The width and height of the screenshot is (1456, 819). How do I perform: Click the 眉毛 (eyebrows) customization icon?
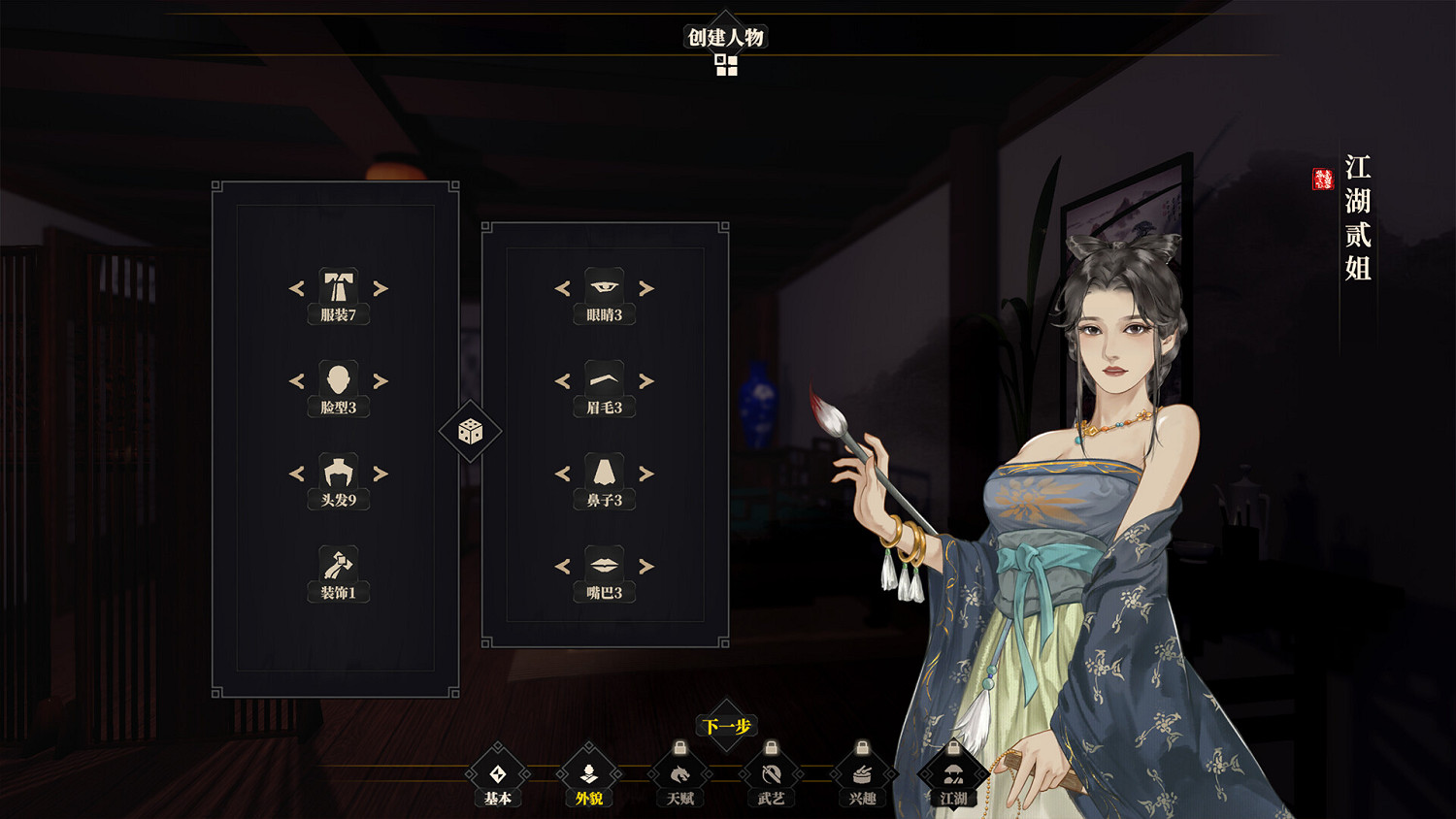click(604, 378)
